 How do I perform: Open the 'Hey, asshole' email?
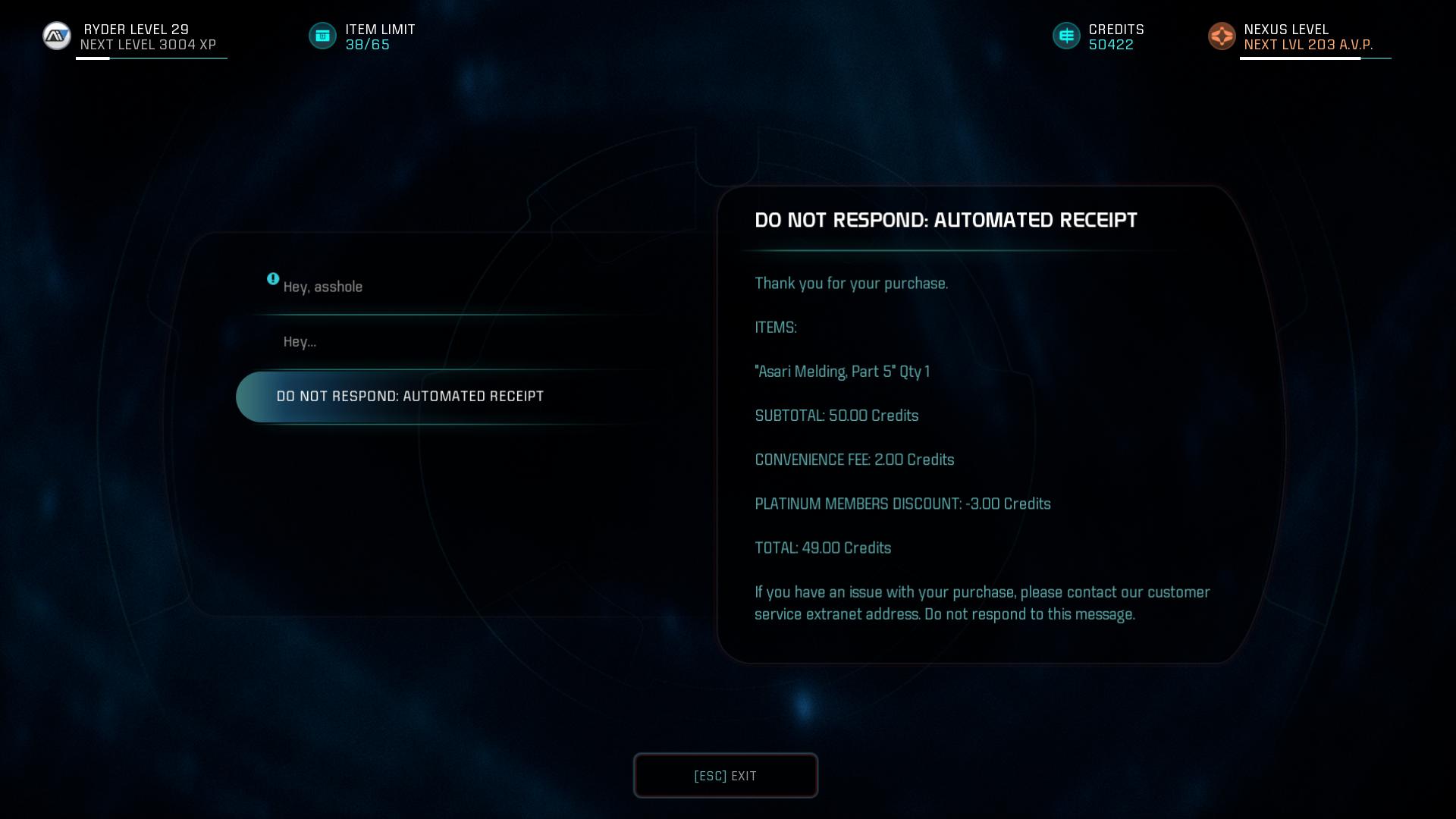(324, 287)
